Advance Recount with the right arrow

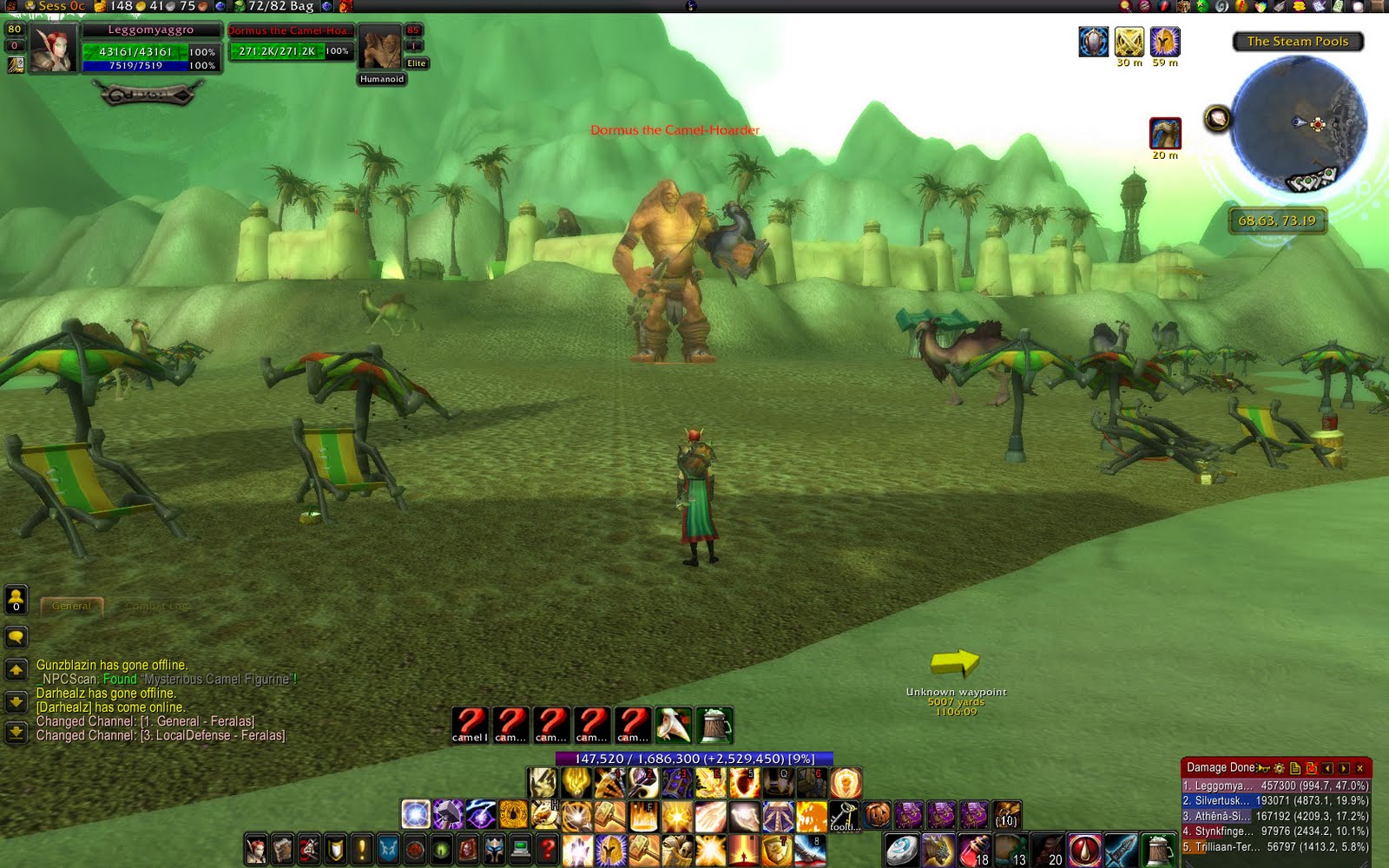(x=1345, y=767)
